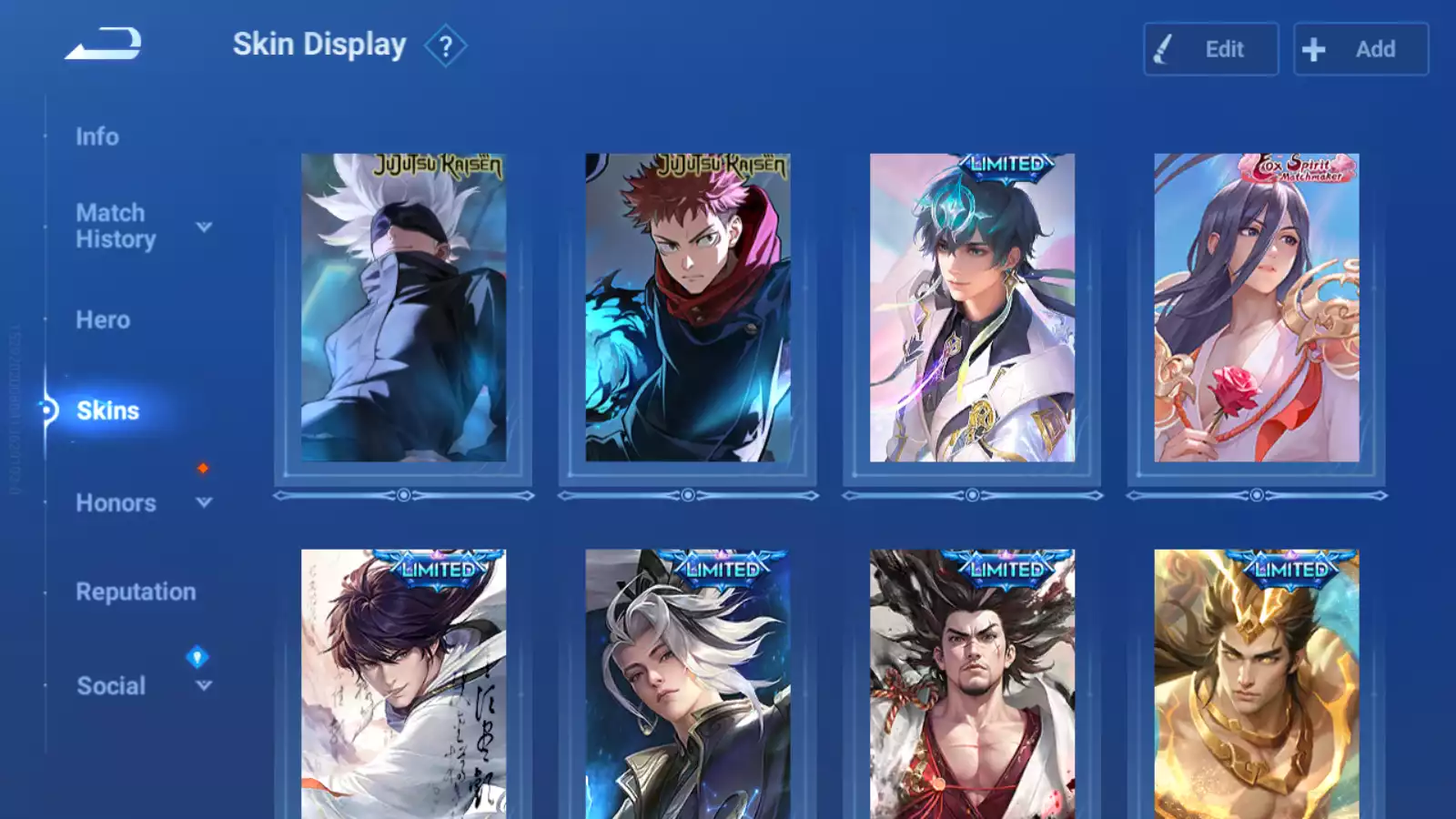Image resolution: width=1456 pixels, height=819 pixels.
Task: Switch to the Info tab
Action: [97, 136]
